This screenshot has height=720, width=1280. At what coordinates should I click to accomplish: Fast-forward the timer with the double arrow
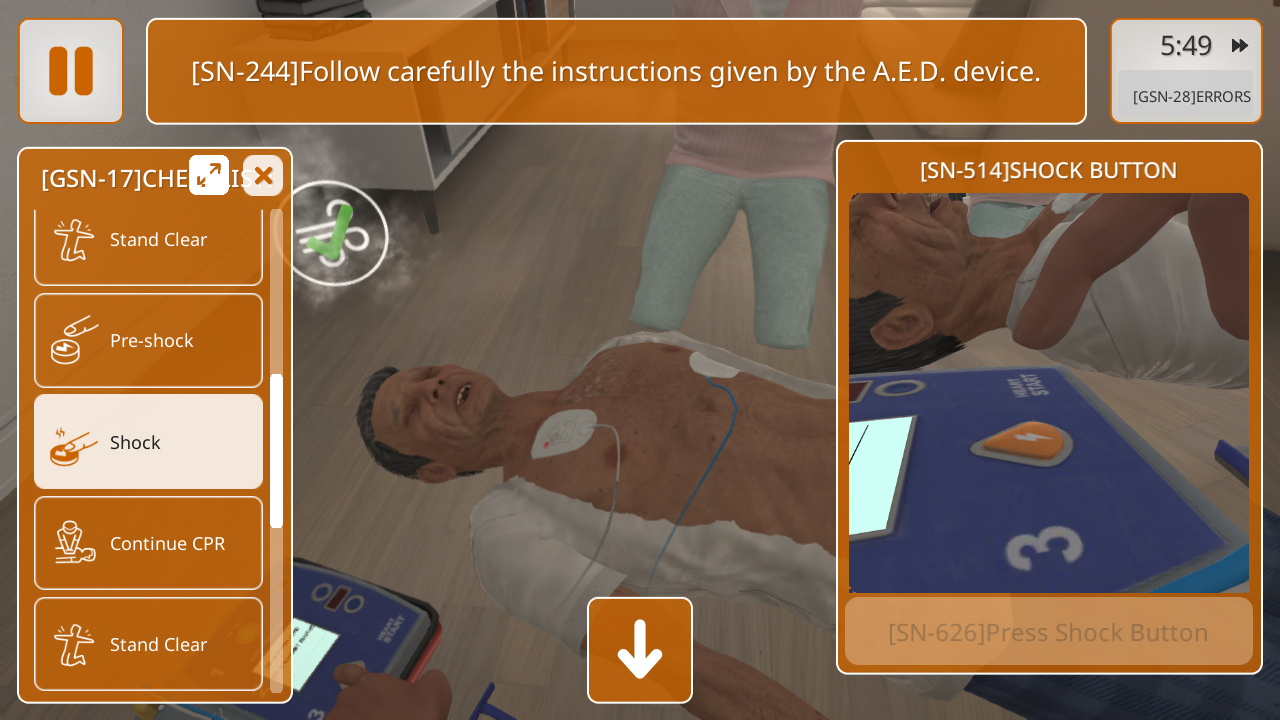click(x=1240, y=46)
